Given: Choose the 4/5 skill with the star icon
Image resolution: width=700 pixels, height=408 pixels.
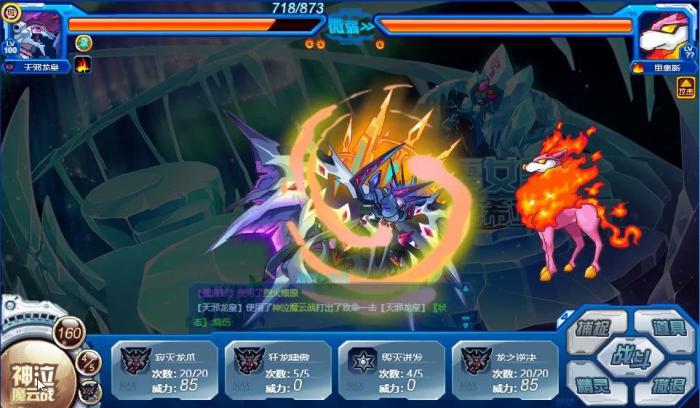Looking at the screenshot, I should coord(391,369).
